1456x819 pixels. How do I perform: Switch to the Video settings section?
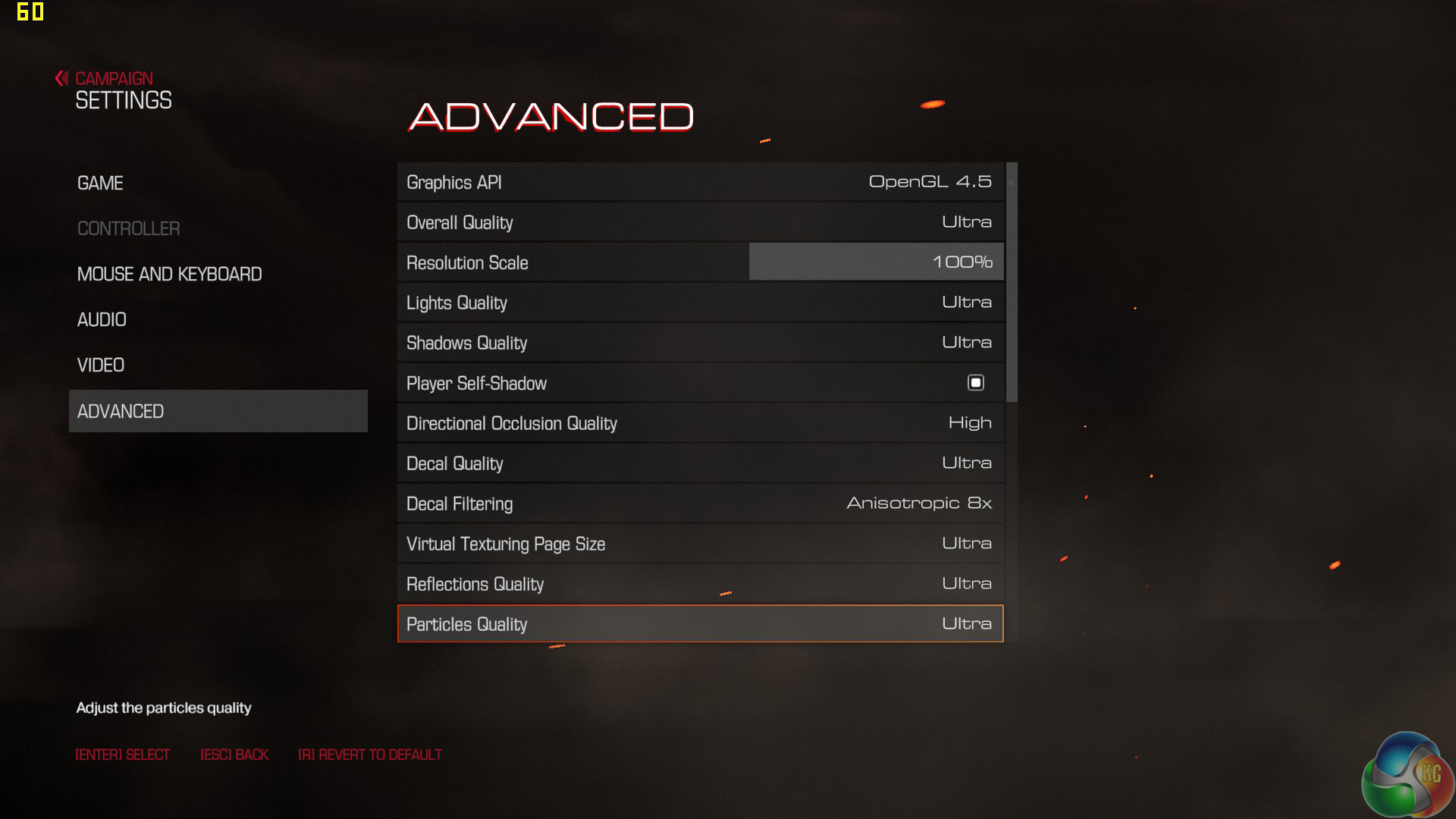(101, 366)
